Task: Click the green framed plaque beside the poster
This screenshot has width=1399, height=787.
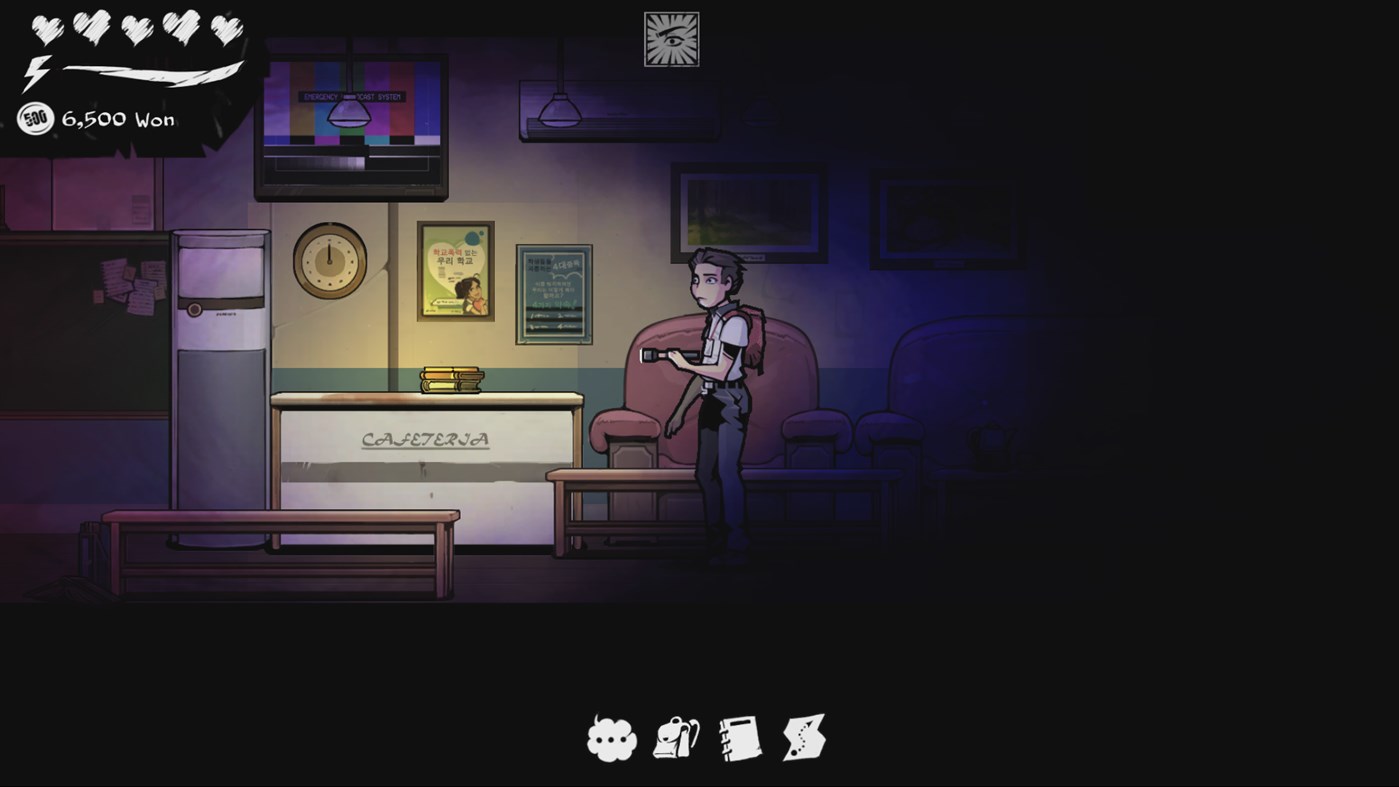Action: point(553,293)
